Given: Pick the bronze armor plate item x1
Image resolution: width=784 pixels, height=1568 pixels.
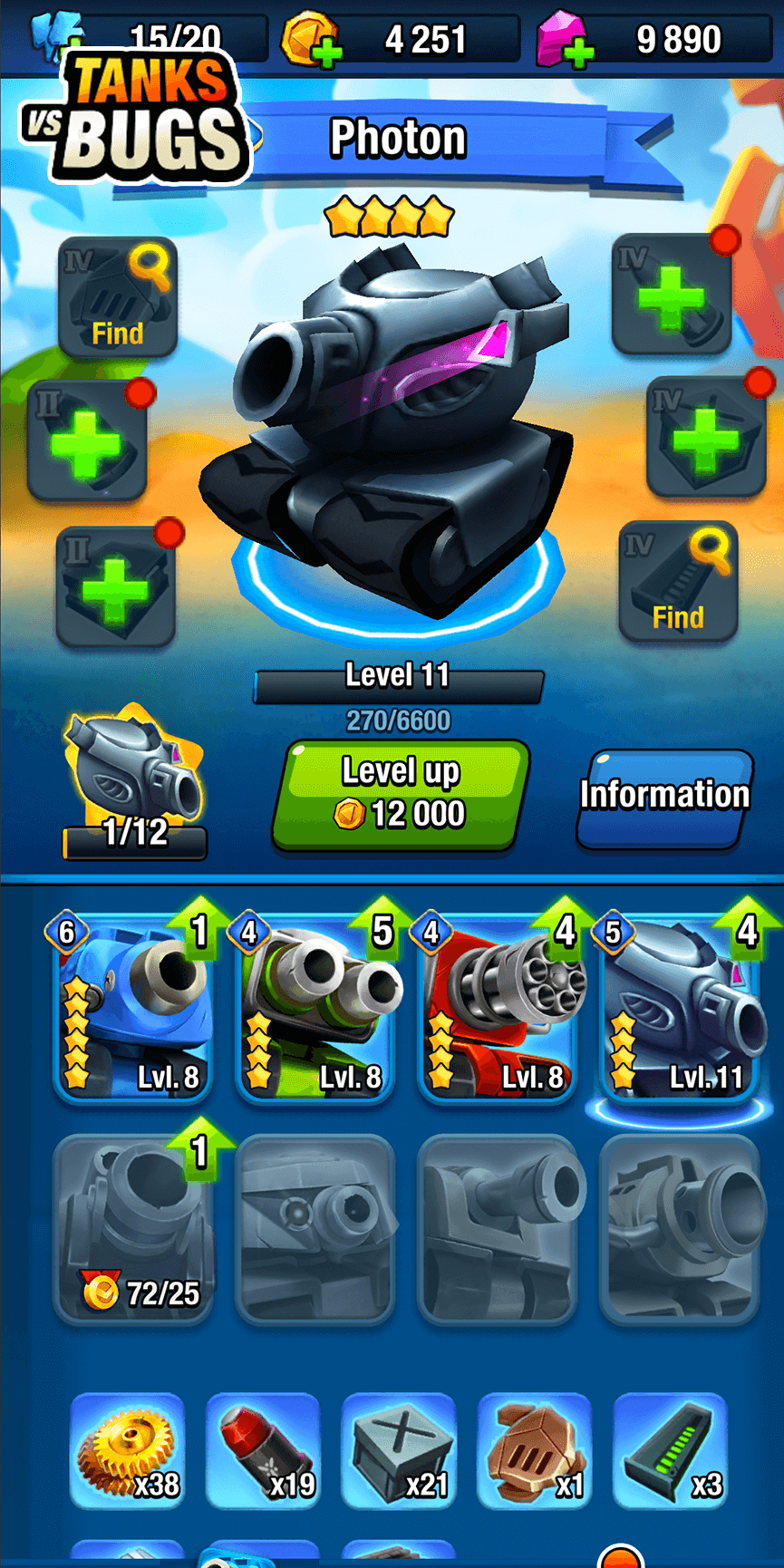Looking at the screenshot, I should [535, 1450].
